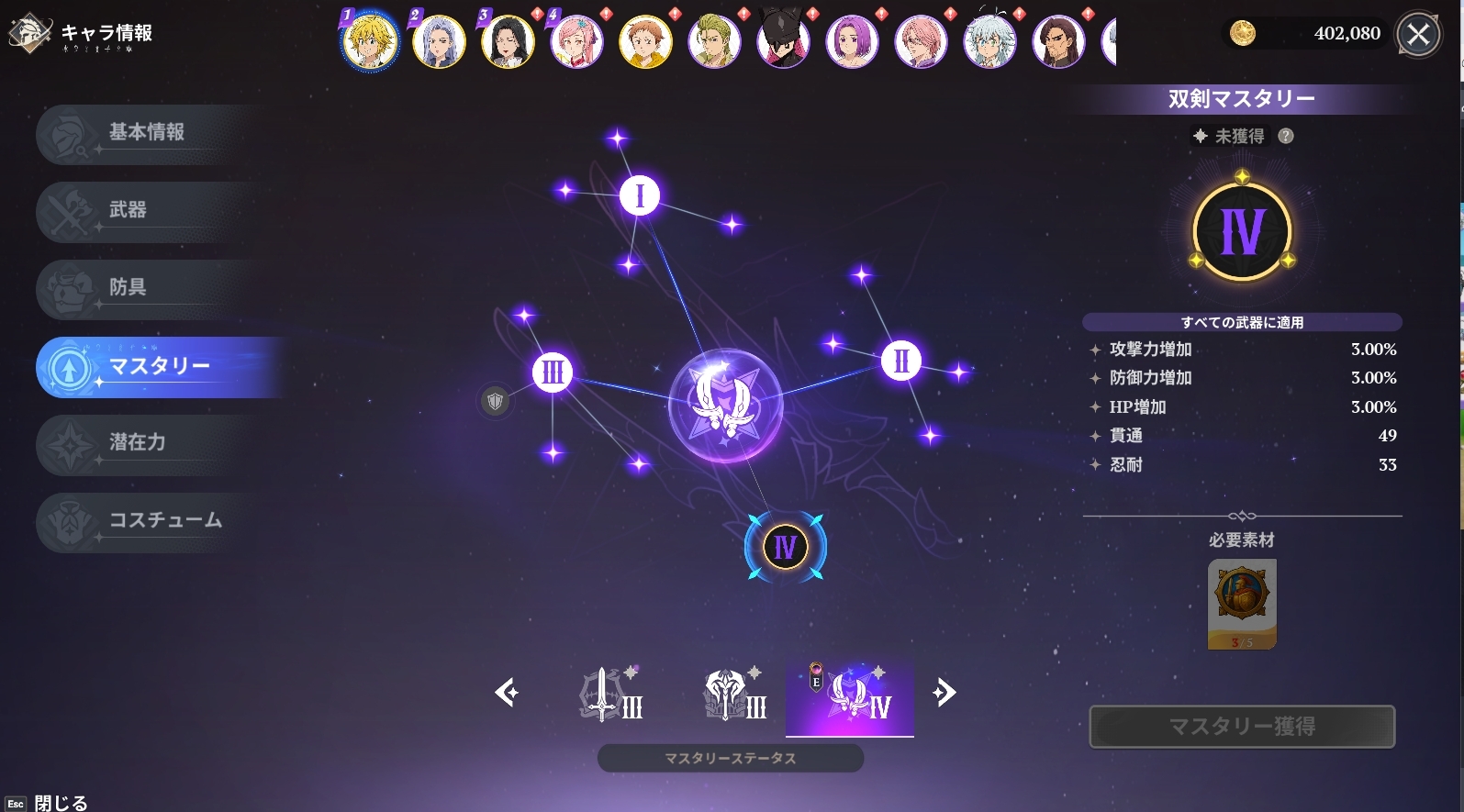The width and height of the screenshot is (1464, 812).
Task: Go to the 潜在力 tab
Action: pos(138,443)
